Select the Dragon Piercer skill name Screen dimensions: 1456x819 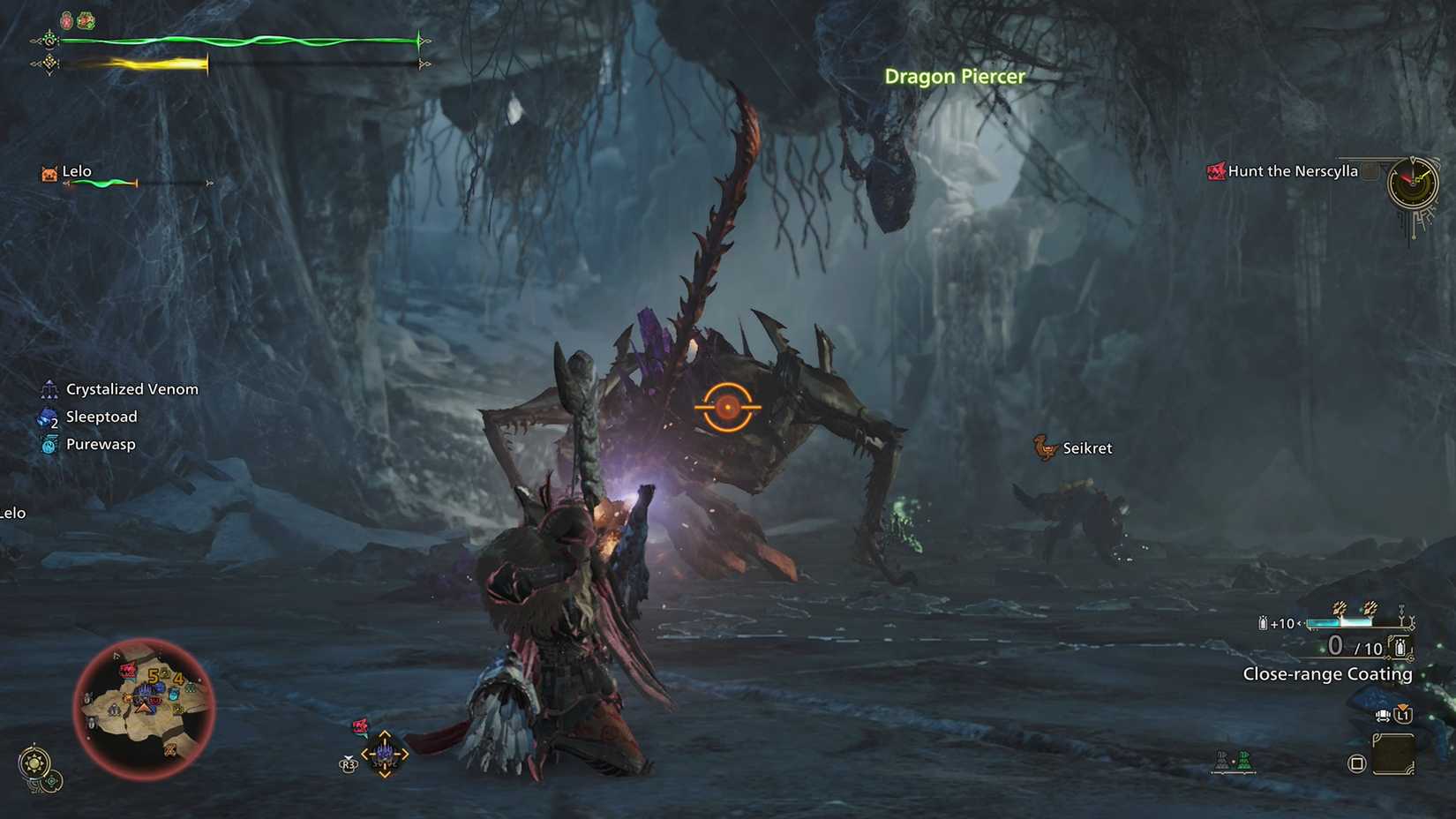(x=955, y=77)
